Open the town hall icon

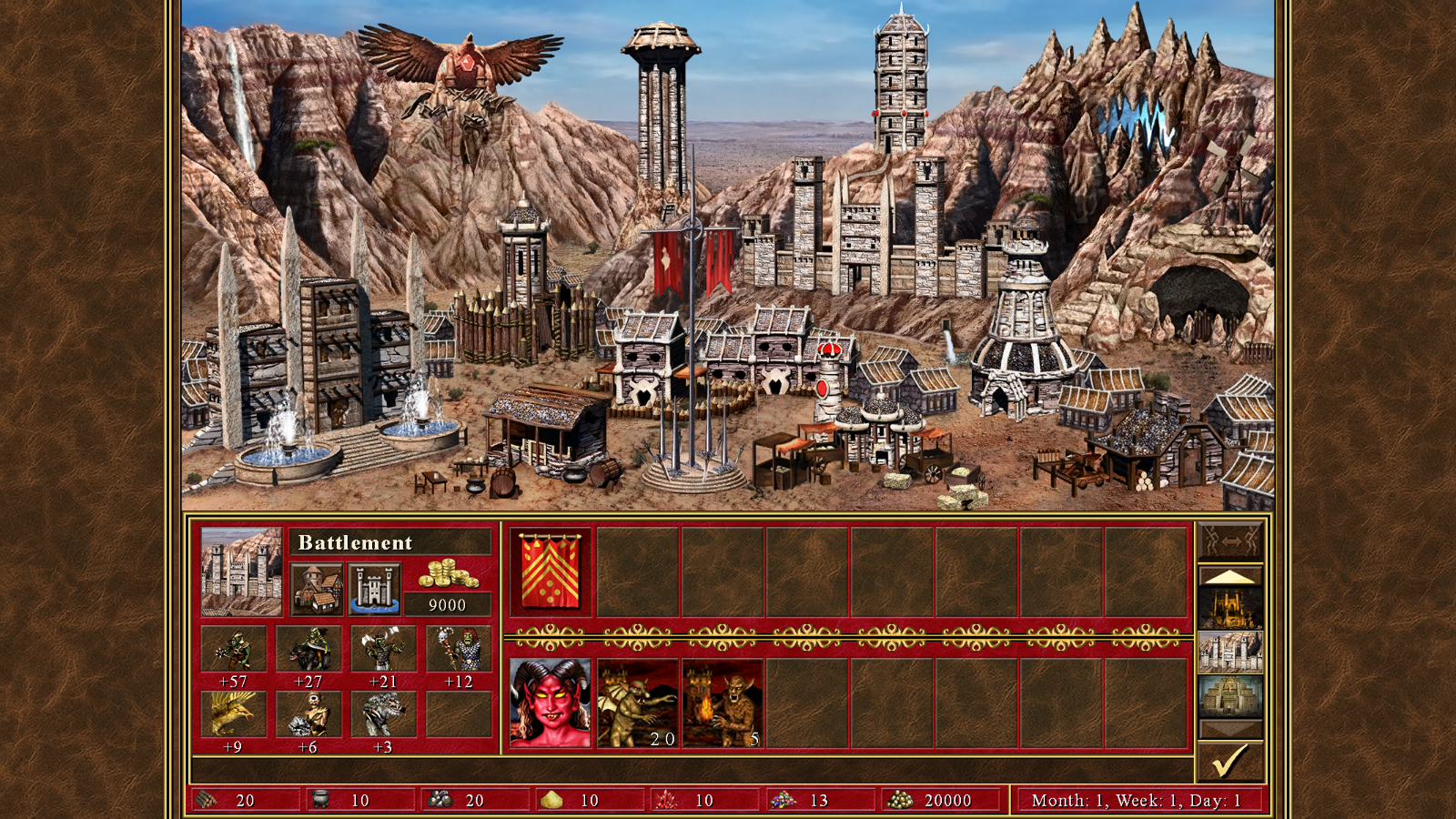pyautogui.click(x=317, y=588)
